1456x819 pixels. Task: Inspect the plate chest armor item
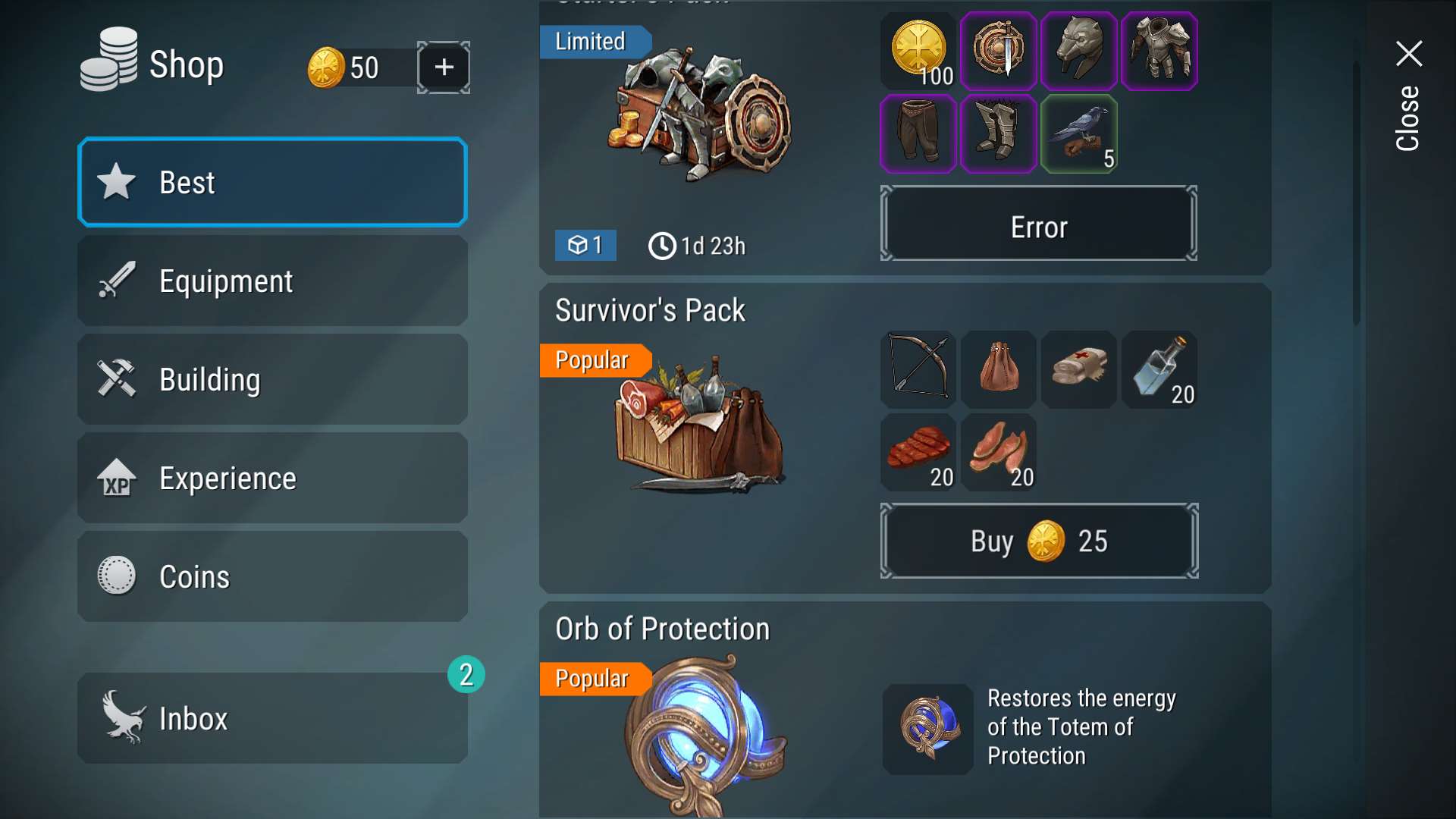point(1159,51)
